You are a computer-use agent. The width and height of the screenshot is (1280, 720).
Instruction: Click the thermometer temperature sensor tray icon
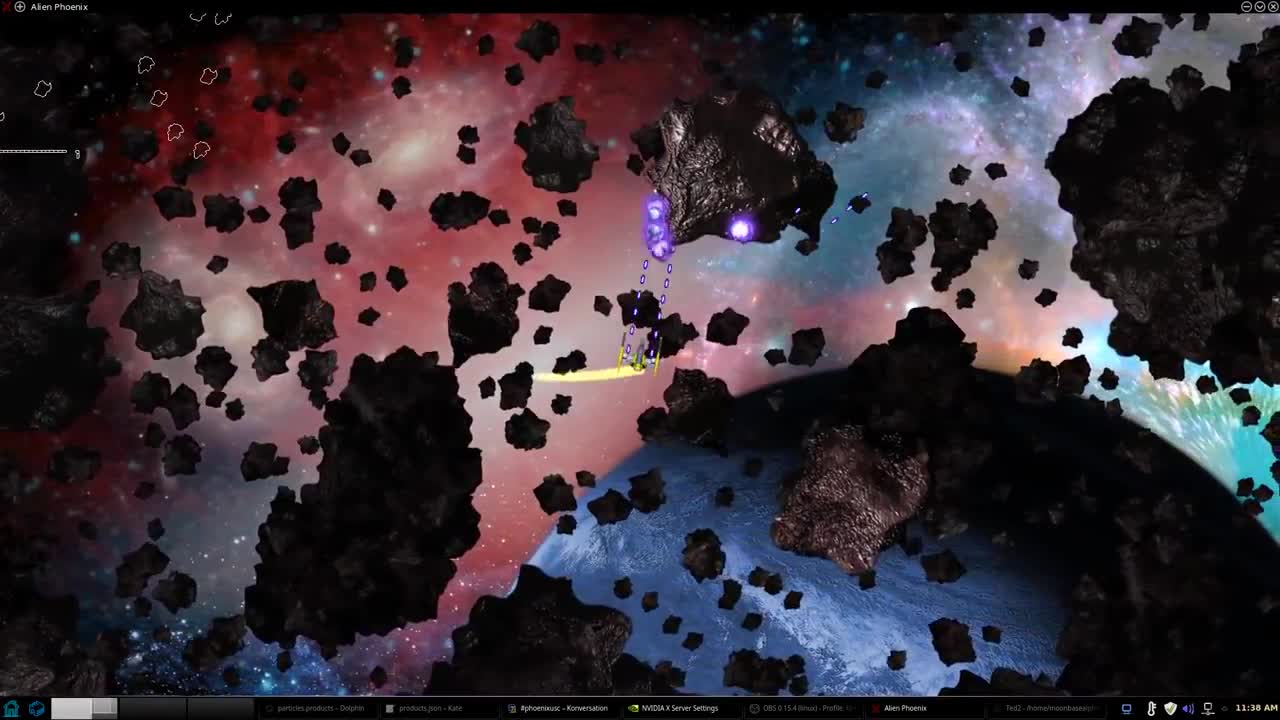tap(1152, 709)
